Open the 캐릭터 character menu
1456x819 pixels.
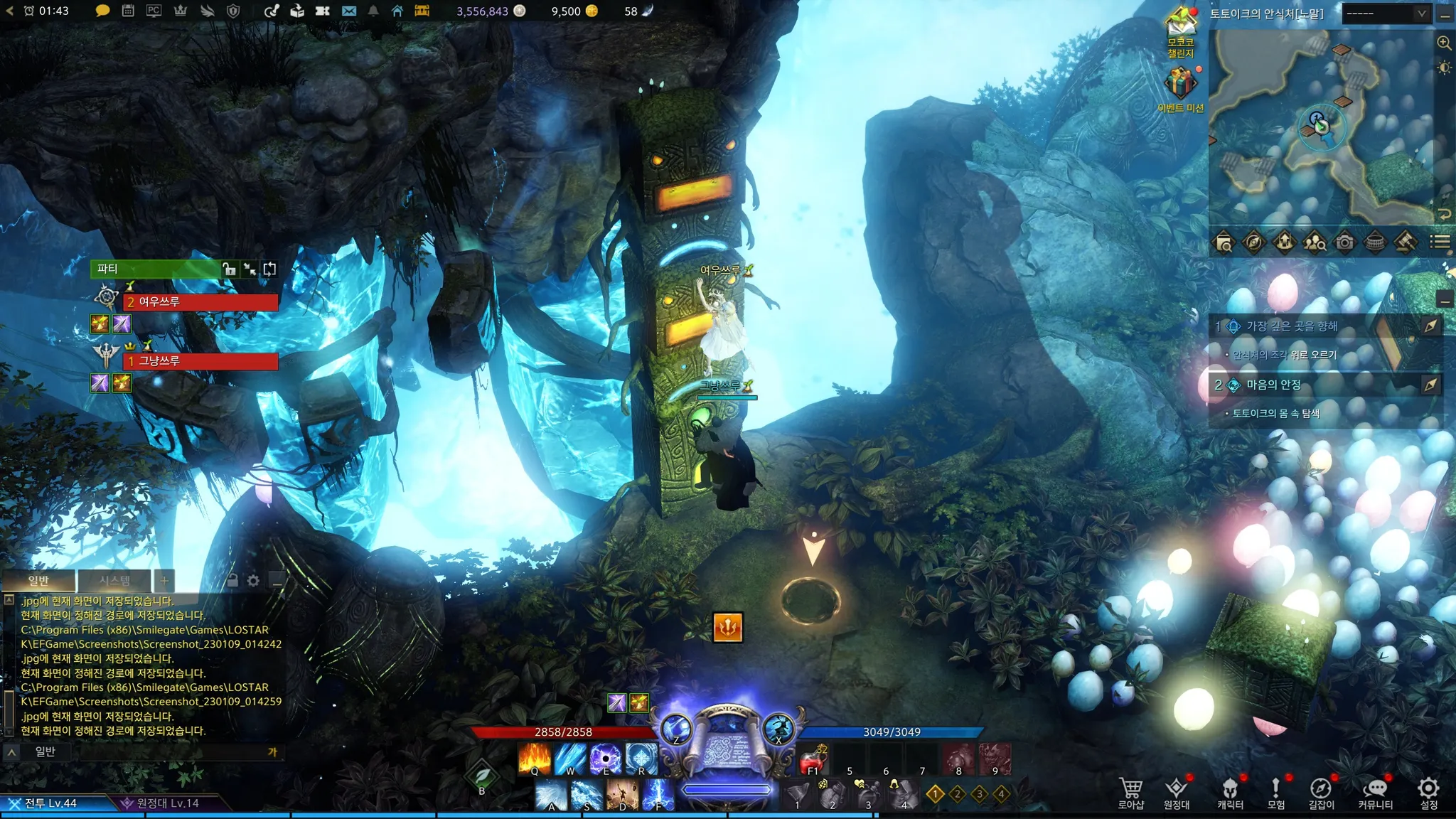(x=1230, y=792)
